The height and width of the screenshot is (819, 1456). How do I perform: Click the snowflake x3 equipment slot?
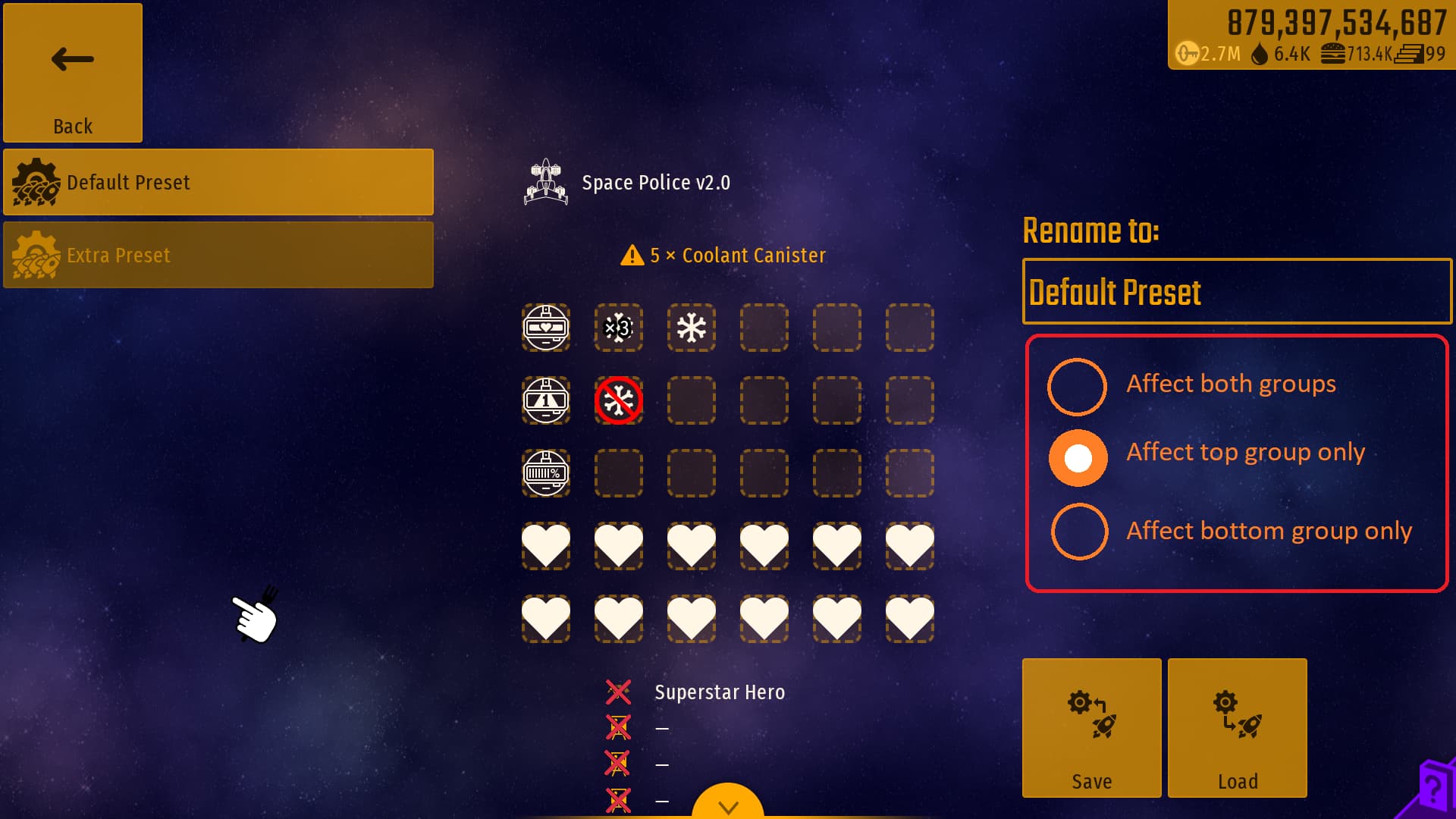coord(619,328)
